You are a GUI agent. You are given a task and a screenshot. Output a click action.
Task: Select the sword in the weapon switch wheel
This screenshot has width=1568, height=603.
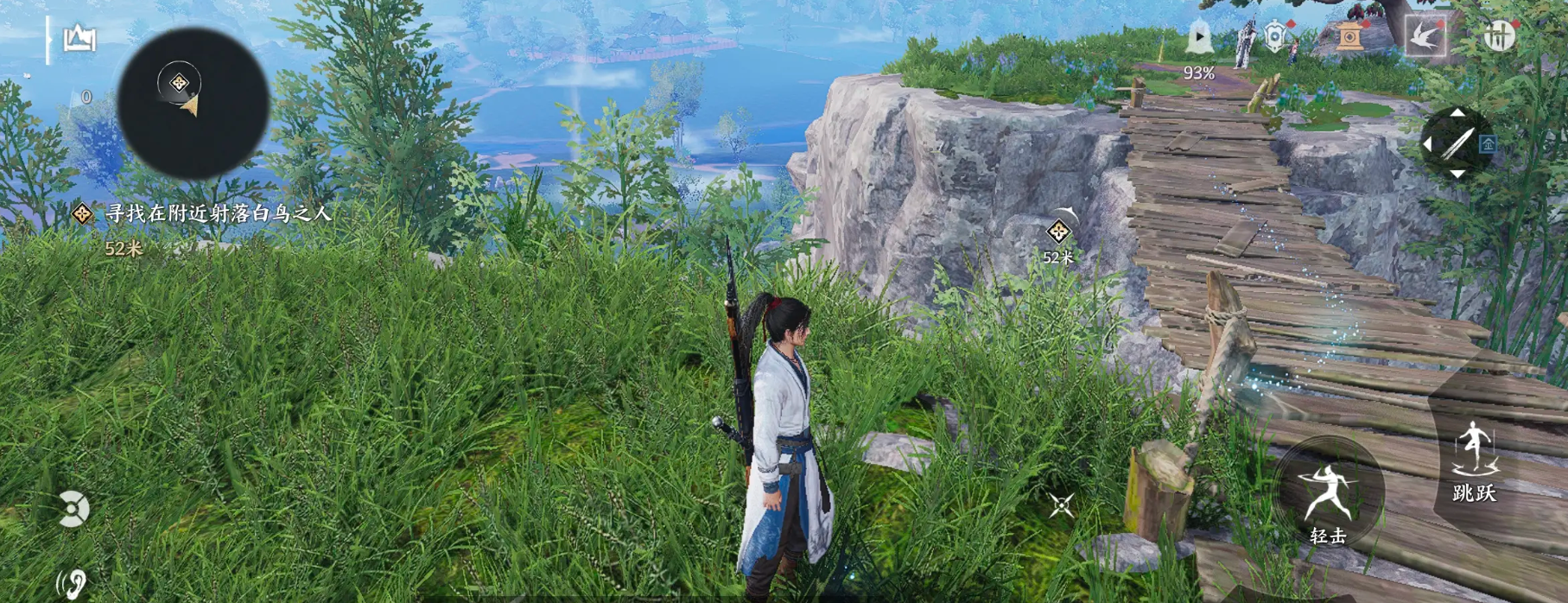[1457, 143]
